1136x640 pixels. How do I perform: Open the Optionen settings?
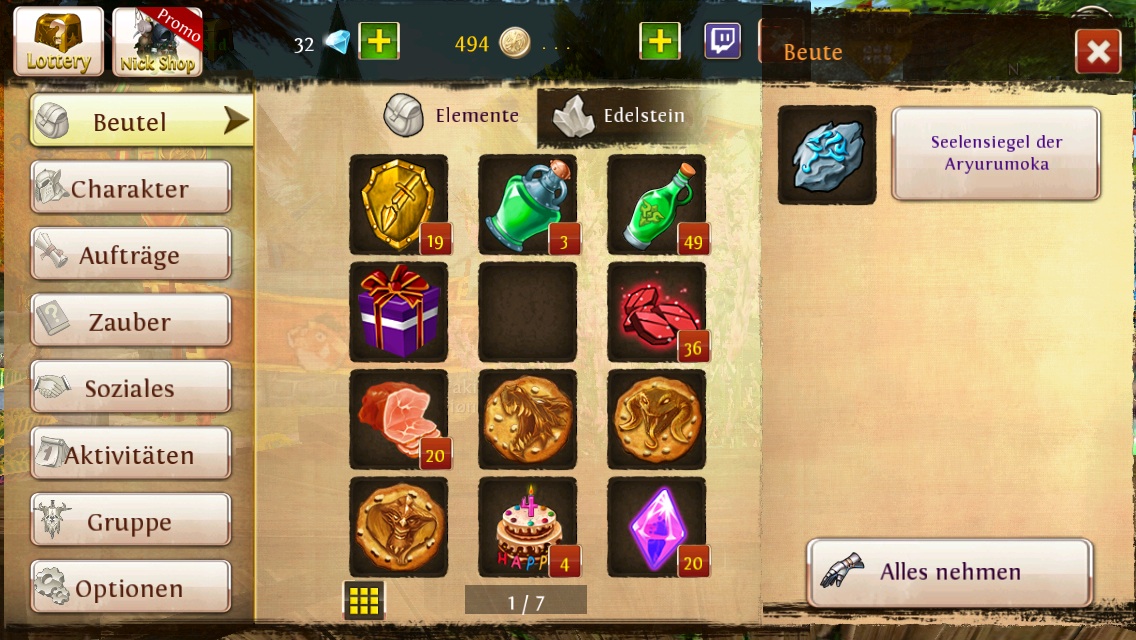[130, 588]
